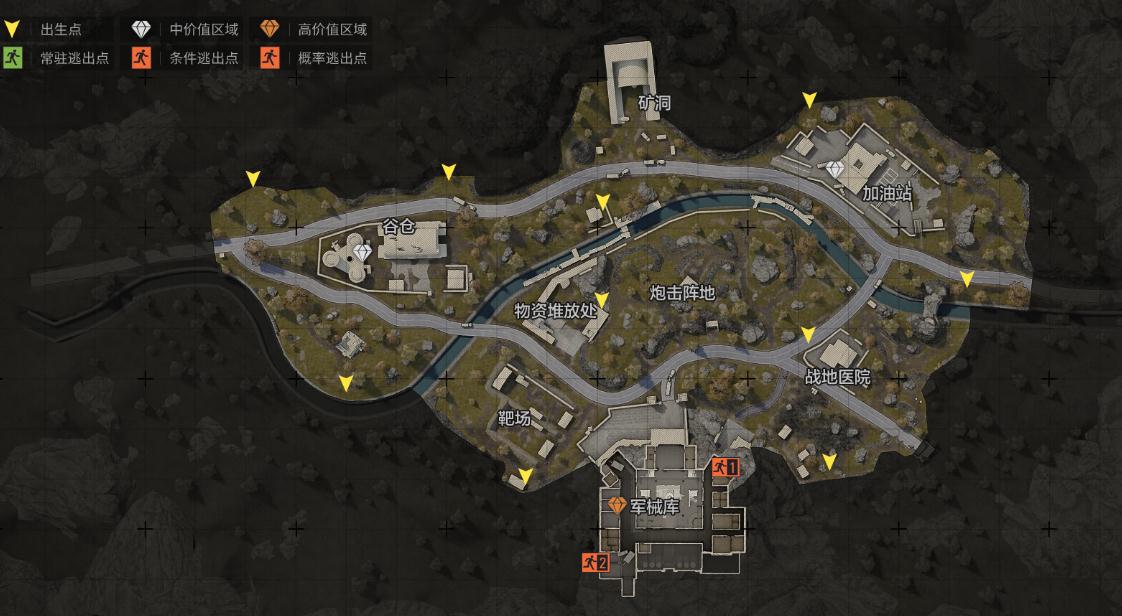Click the orange diamond beside 军械库
The height and width of the screenshot is (616, 1122).
point(616,506)
